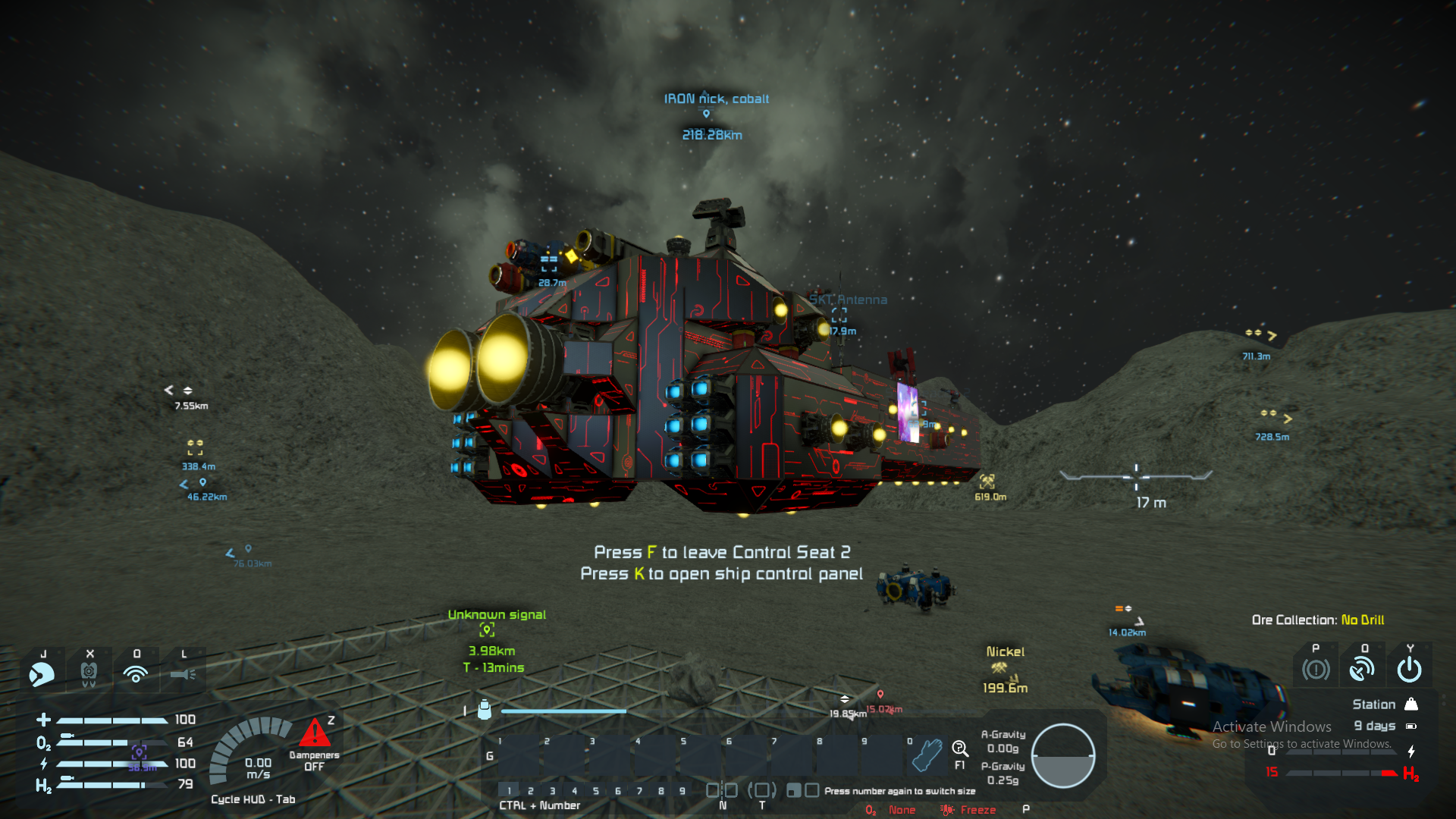Switch to toolbar page 9
Viewport: 1456px width, 819px height.
tap(682, 791)
